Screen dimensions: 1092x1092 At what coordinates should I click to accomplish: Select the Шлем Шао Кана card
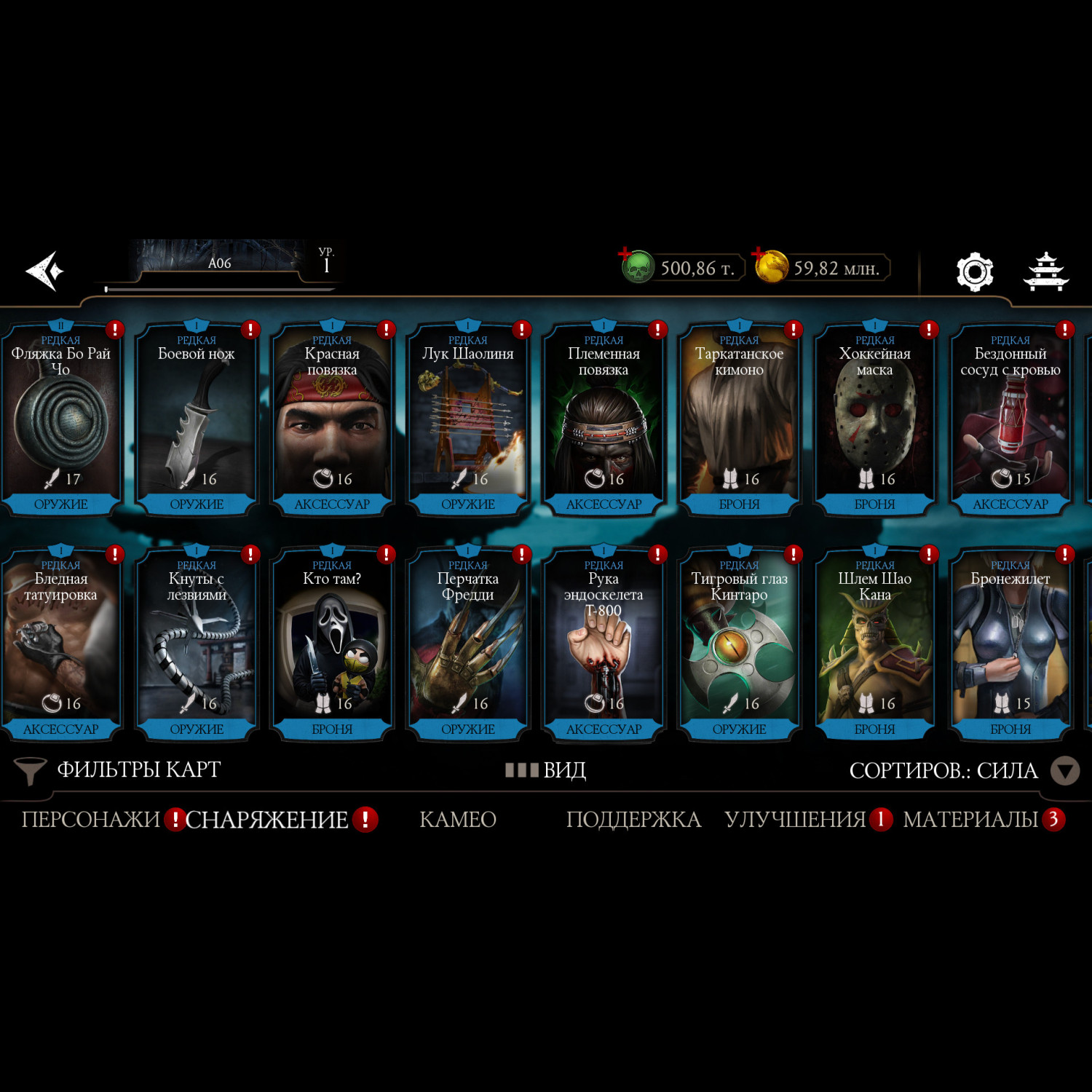click(x=874, y=644)
